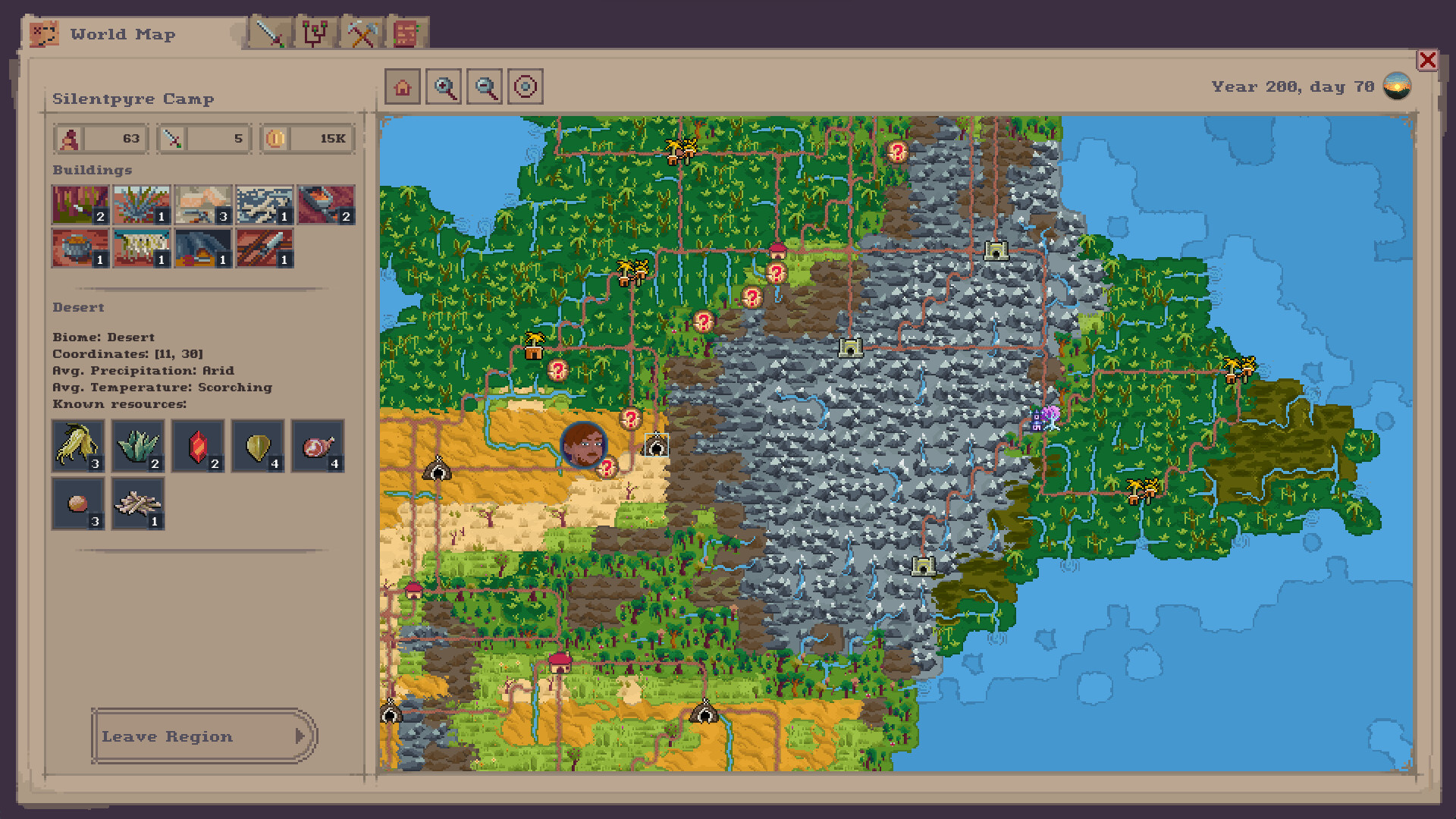Image resolution: width=1456 pixels, height=819 pixels.
Task: Click the center-on-player target icon
Action: [x=526, y=86]
